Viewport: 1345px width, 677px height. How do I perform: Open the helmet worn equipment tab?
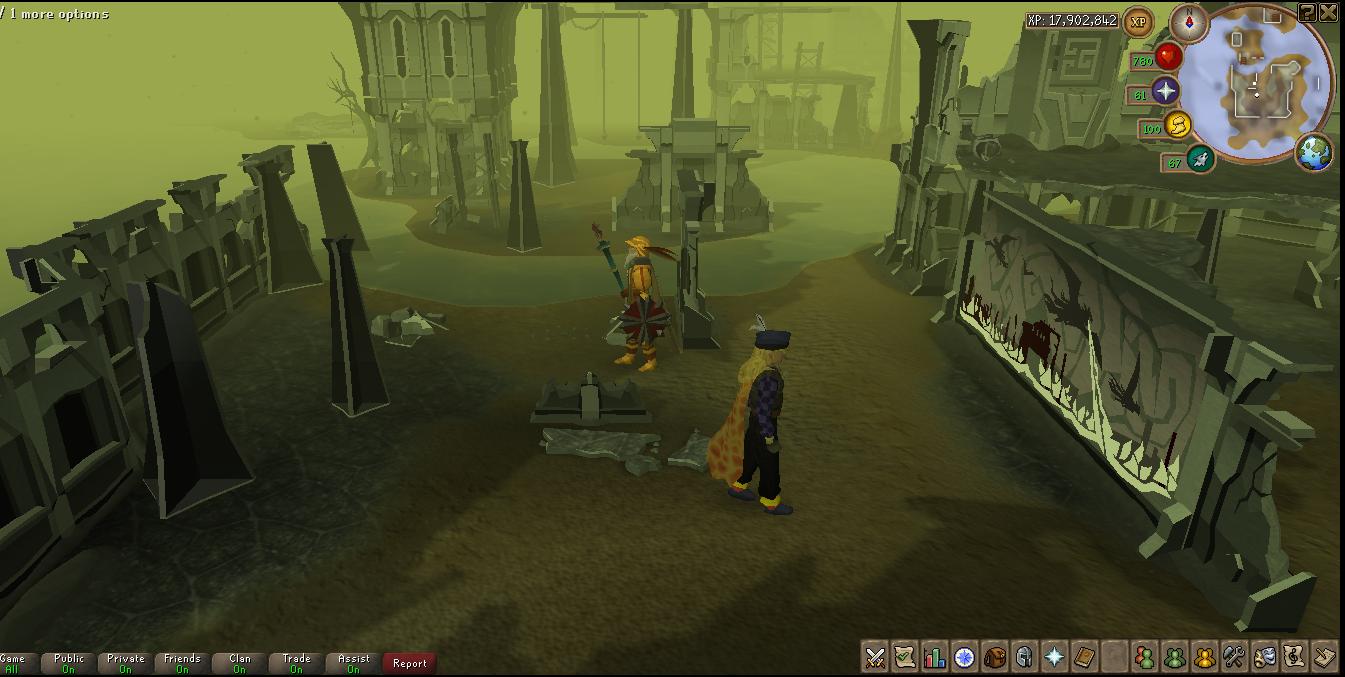tap(1024, 657)
